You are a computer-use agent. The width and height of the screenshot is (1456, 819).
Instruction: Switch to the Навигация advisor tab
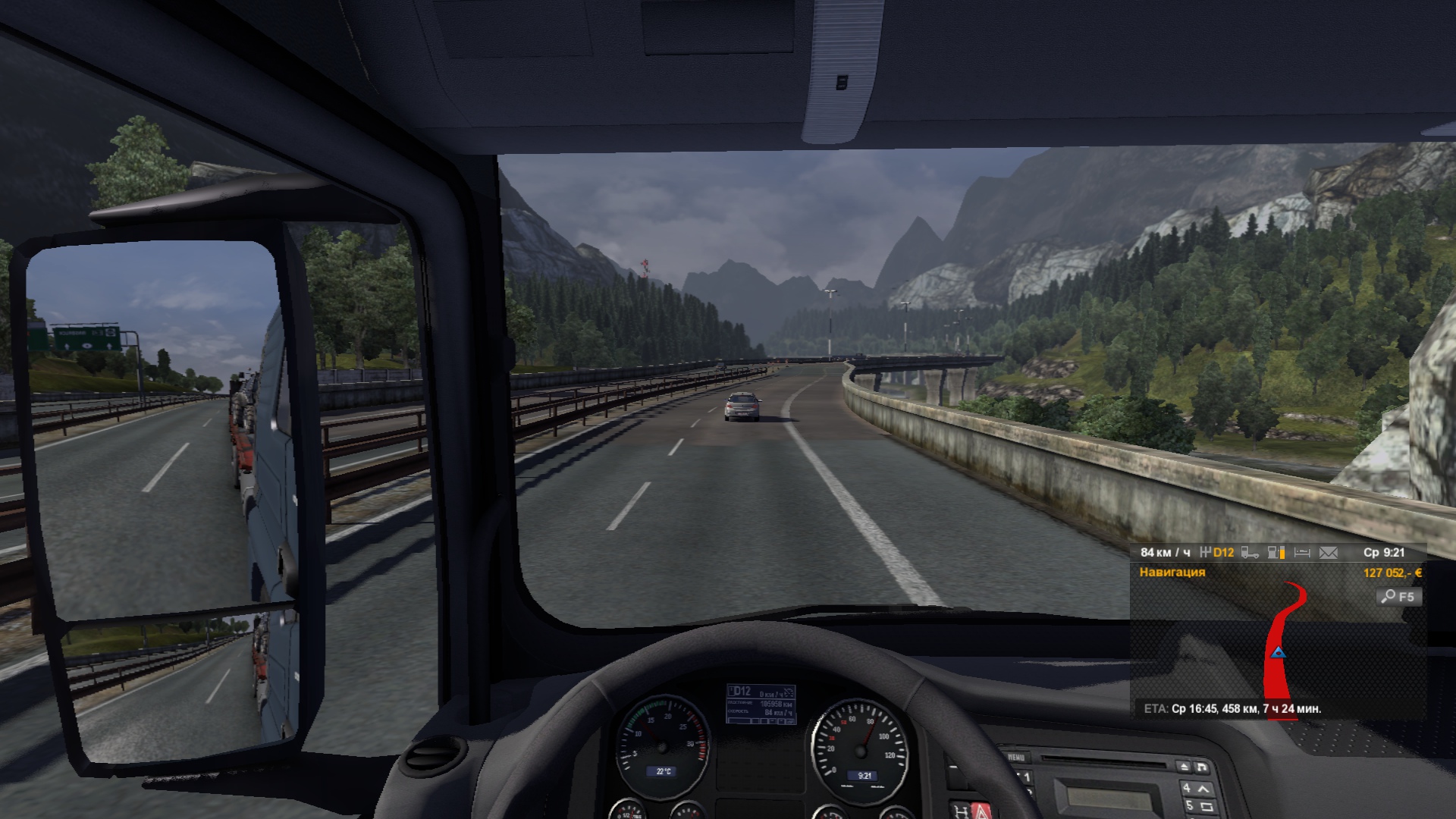click(1172, 573)
